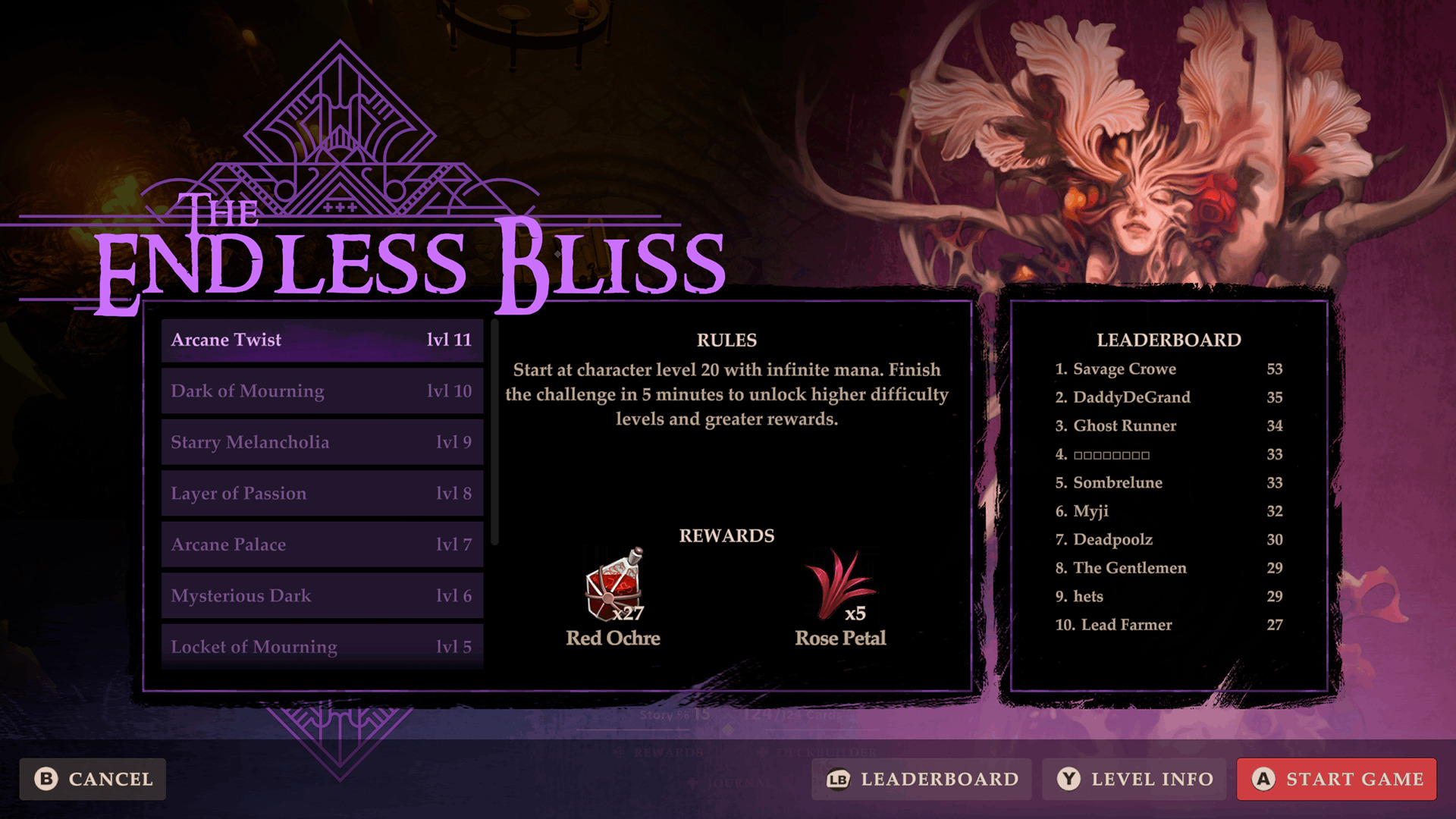Click the Cancel button

(x=92, y=779)
